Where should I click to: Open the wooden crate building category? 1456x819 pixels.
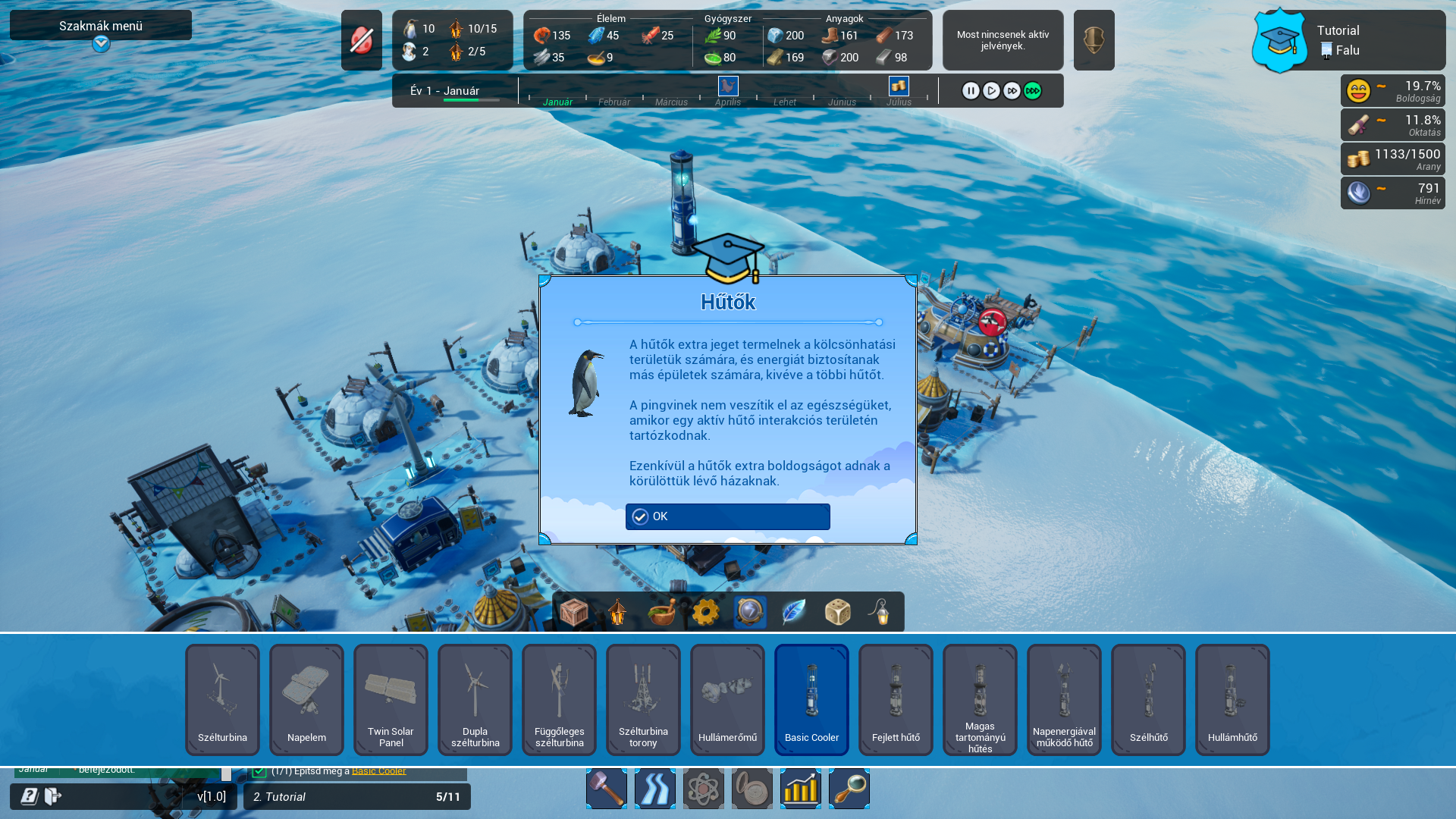click(574, 612)
